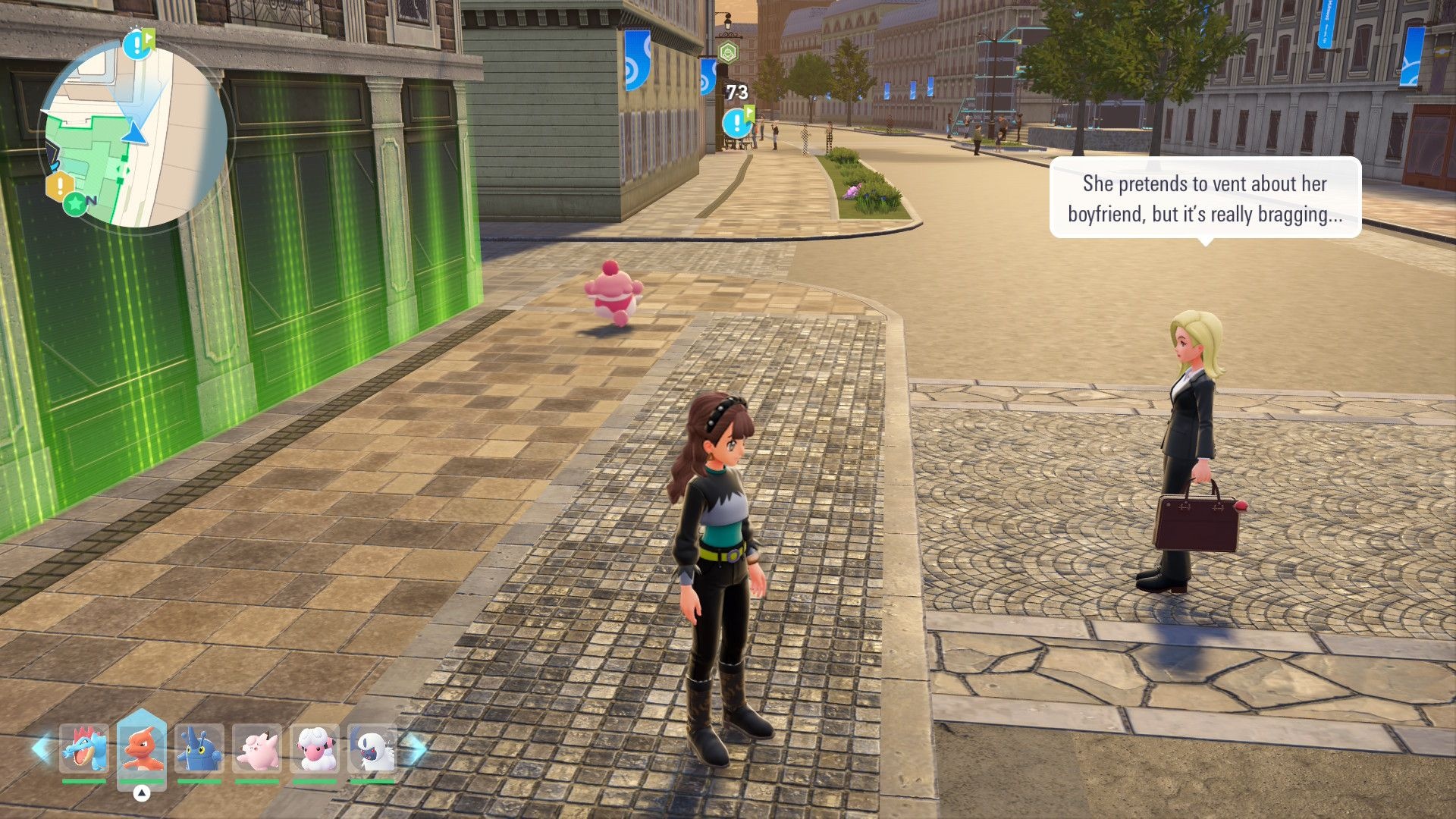Switch to Heracross in the party bar
The image size is (1456, 819).
[199, 748]
